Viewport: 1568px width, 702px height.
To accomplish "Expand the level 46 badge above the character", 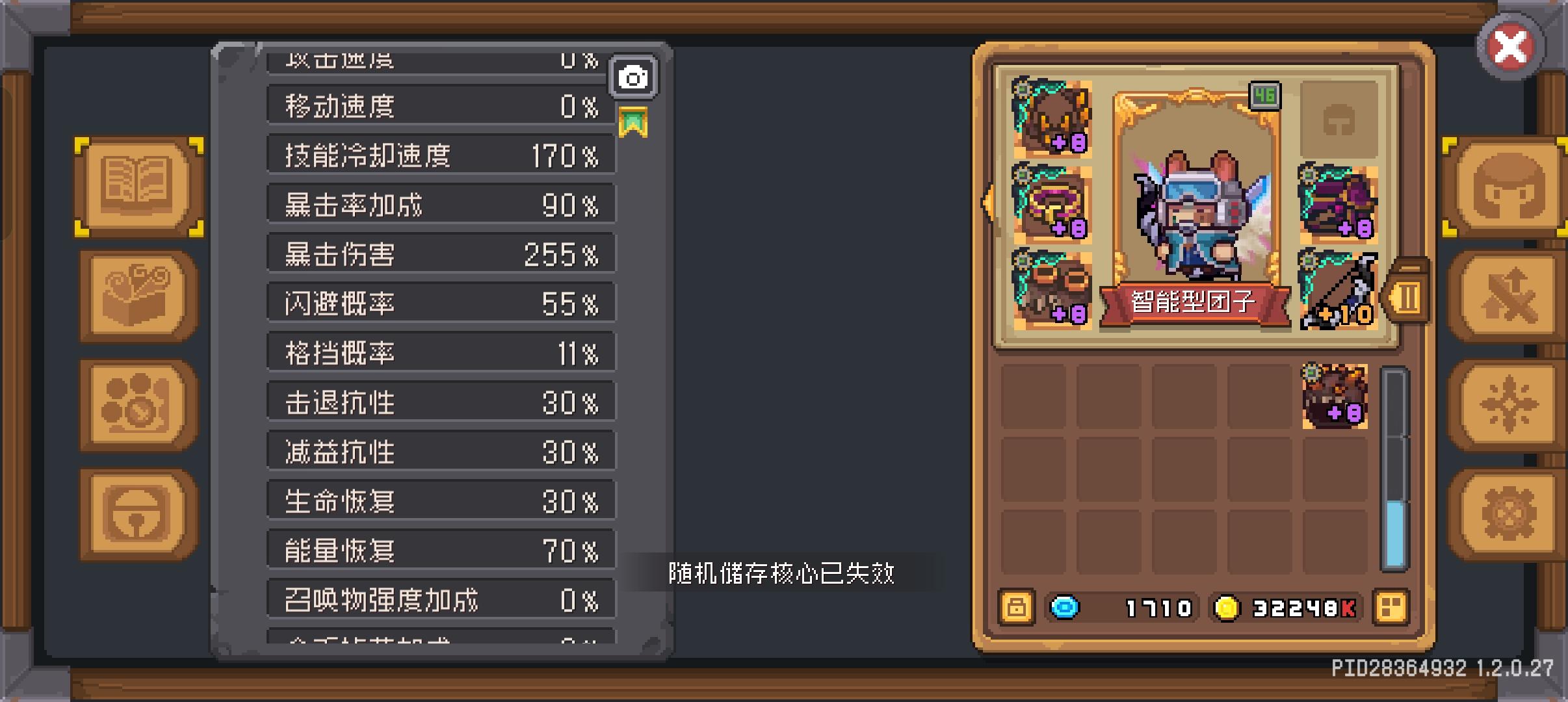I will (x=1265, y=94).
